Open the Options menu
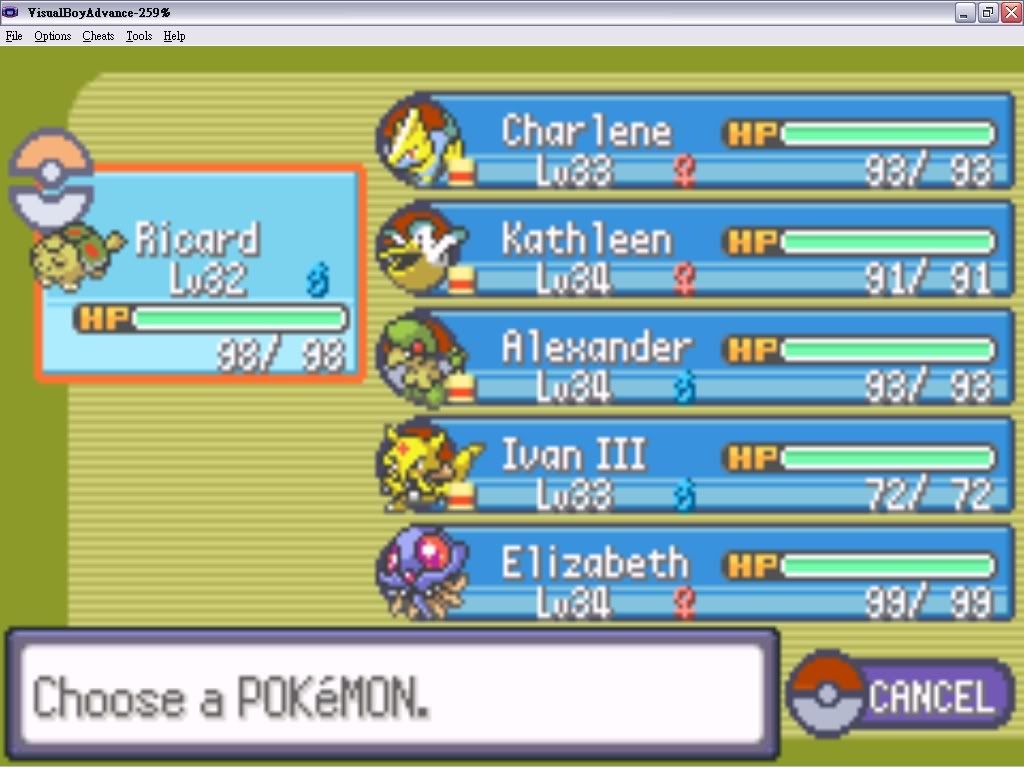 click(x=52, y=36)
